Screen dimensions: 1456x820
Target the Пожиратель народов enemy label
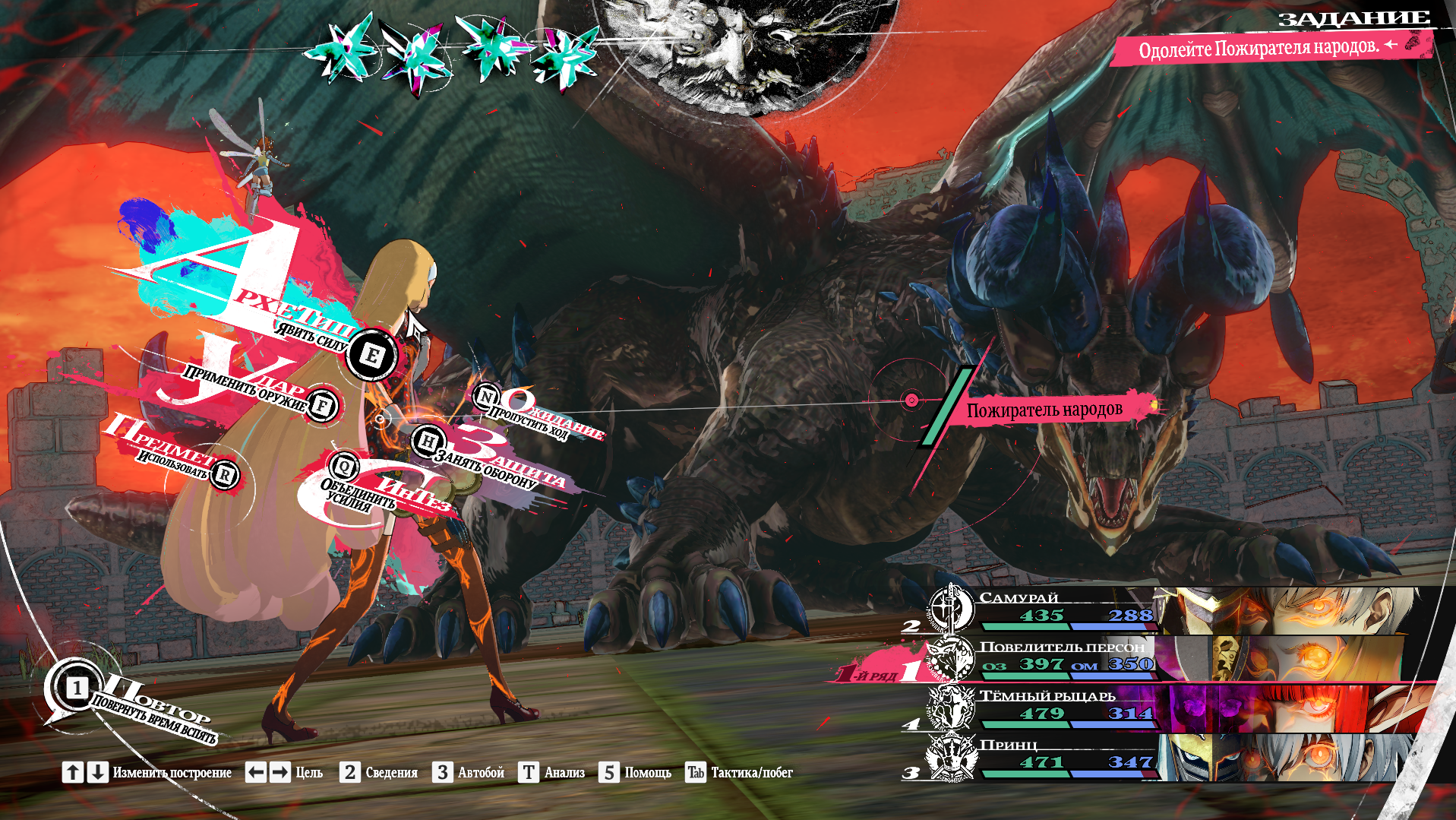(1044, 410)
